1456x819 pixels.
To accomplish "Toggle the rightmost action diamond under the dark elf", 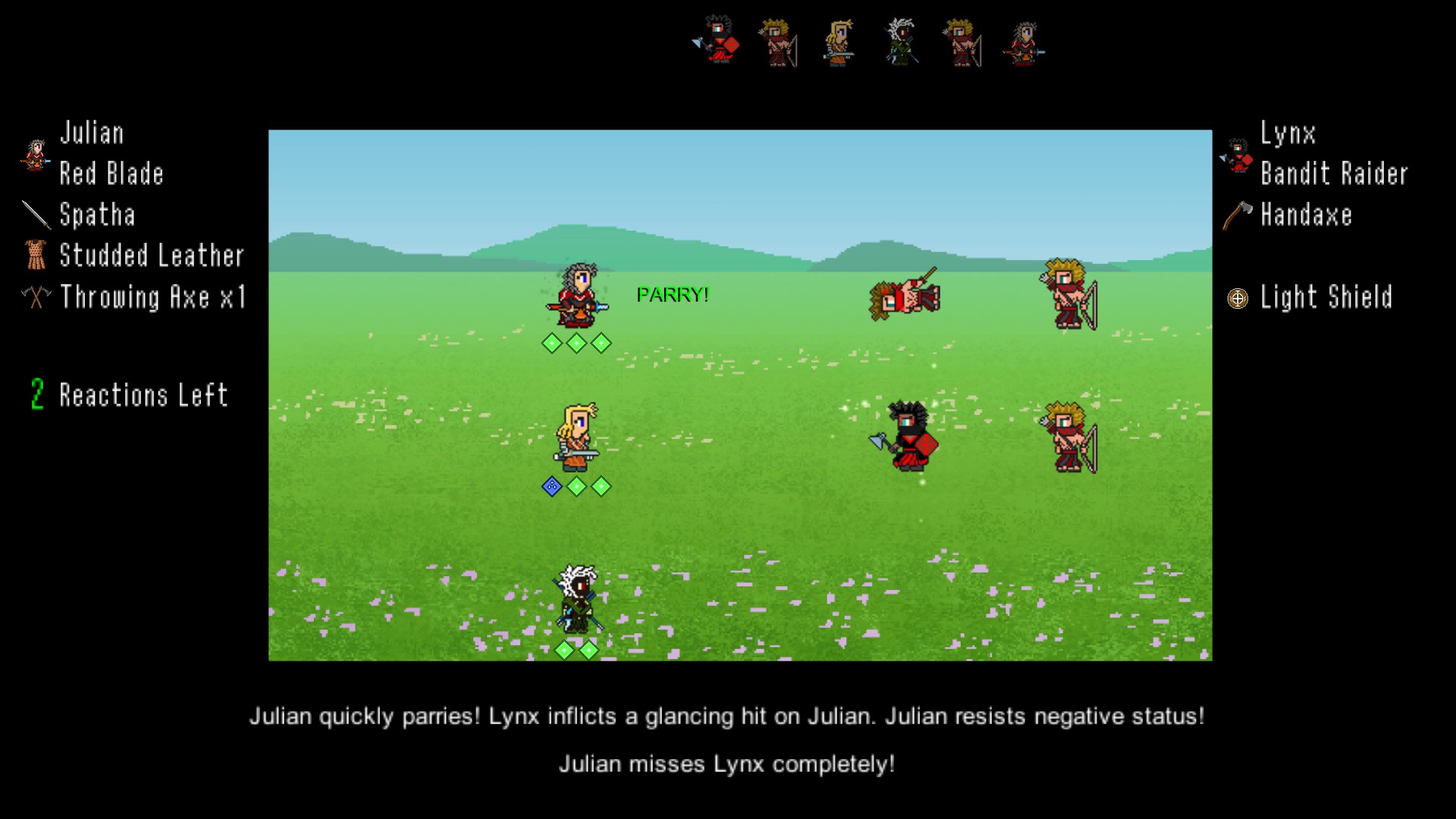I will [589, 649].
